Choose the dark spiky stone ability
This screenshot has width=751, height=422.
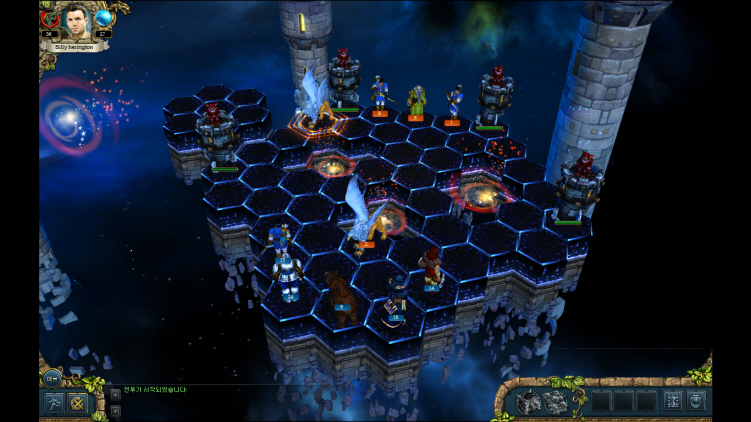(530, 402)
